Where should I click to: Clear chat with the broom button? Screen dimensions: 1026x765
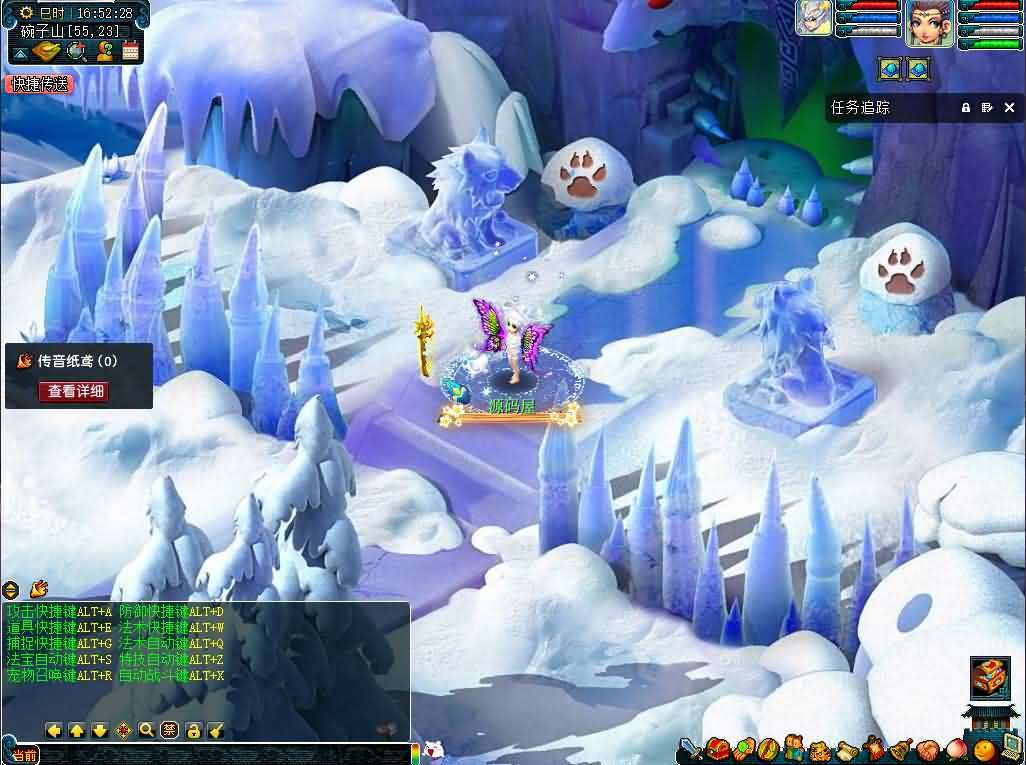point(217,730)
